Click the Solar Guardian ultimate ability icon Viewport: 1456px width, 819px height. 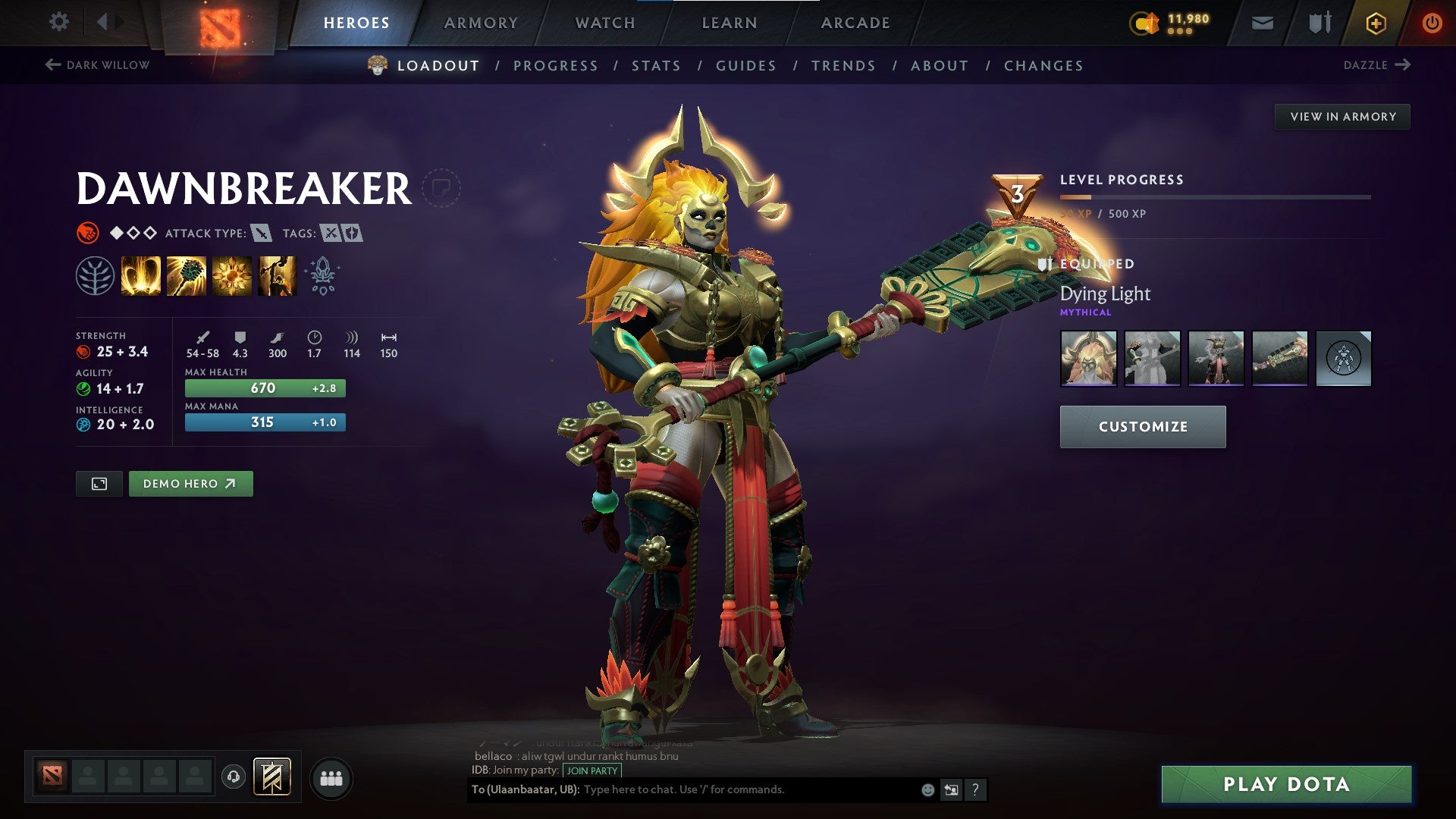tap(277, 275)
